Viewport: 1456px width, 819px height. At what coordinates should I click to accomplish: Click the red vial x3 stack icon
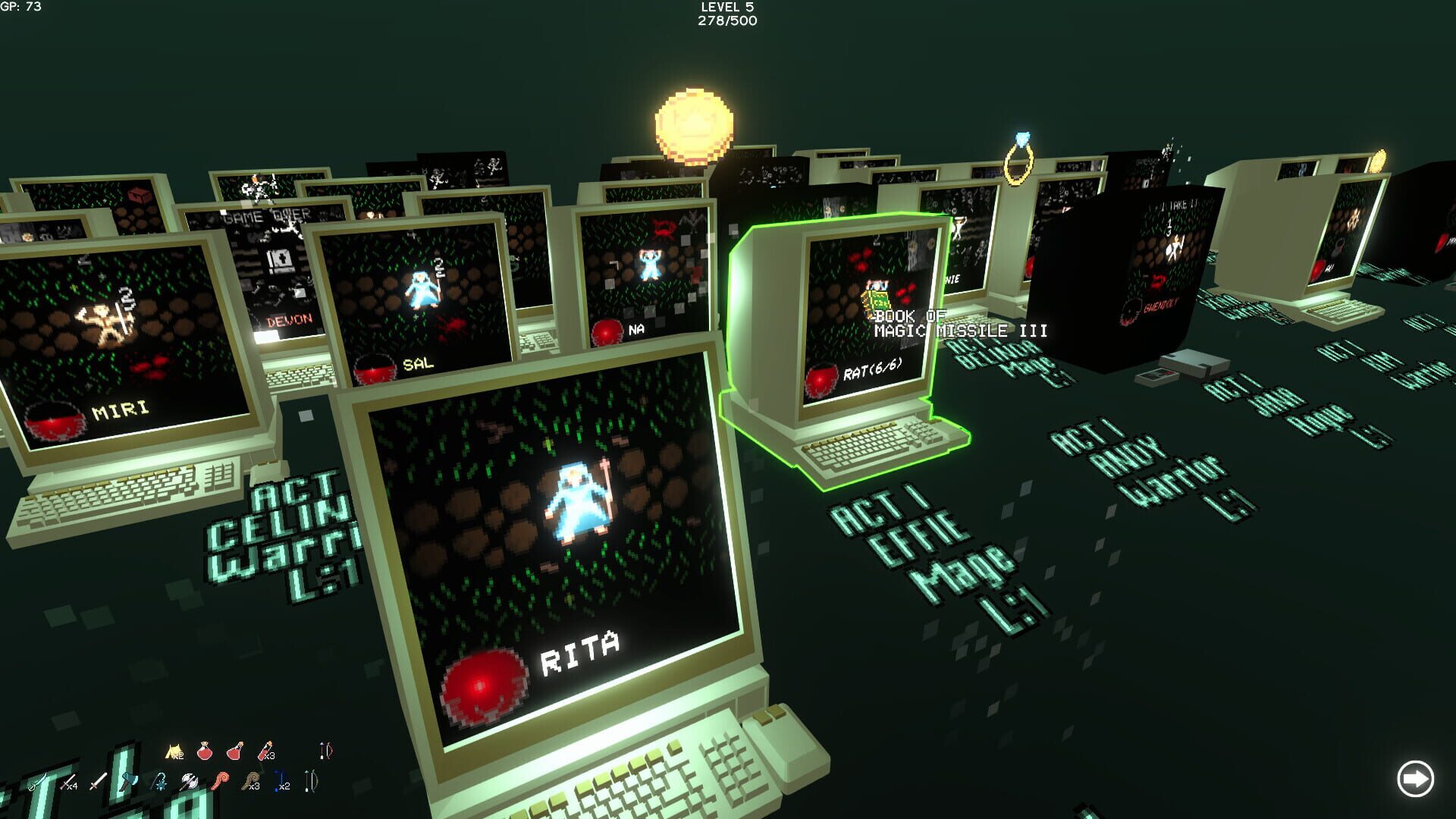click(x=263, y=751)
